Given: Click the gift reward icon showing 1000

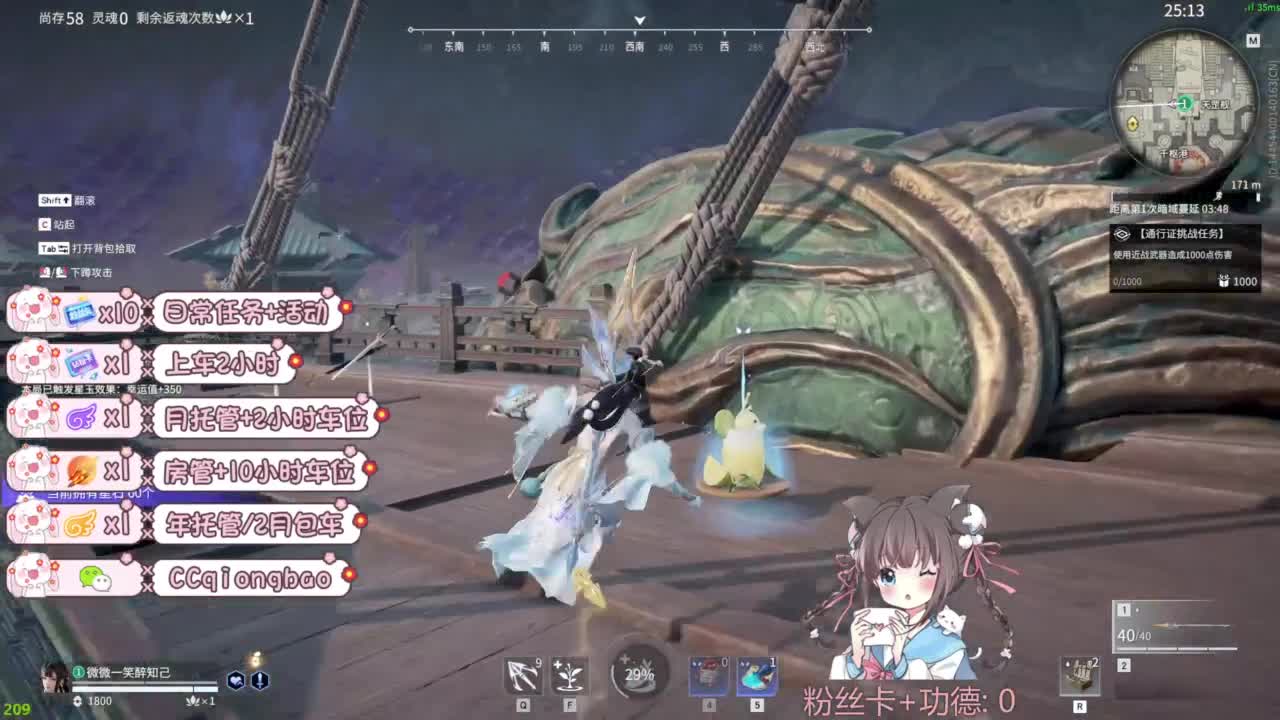Looking at the screenshot, I should 1223,283.
